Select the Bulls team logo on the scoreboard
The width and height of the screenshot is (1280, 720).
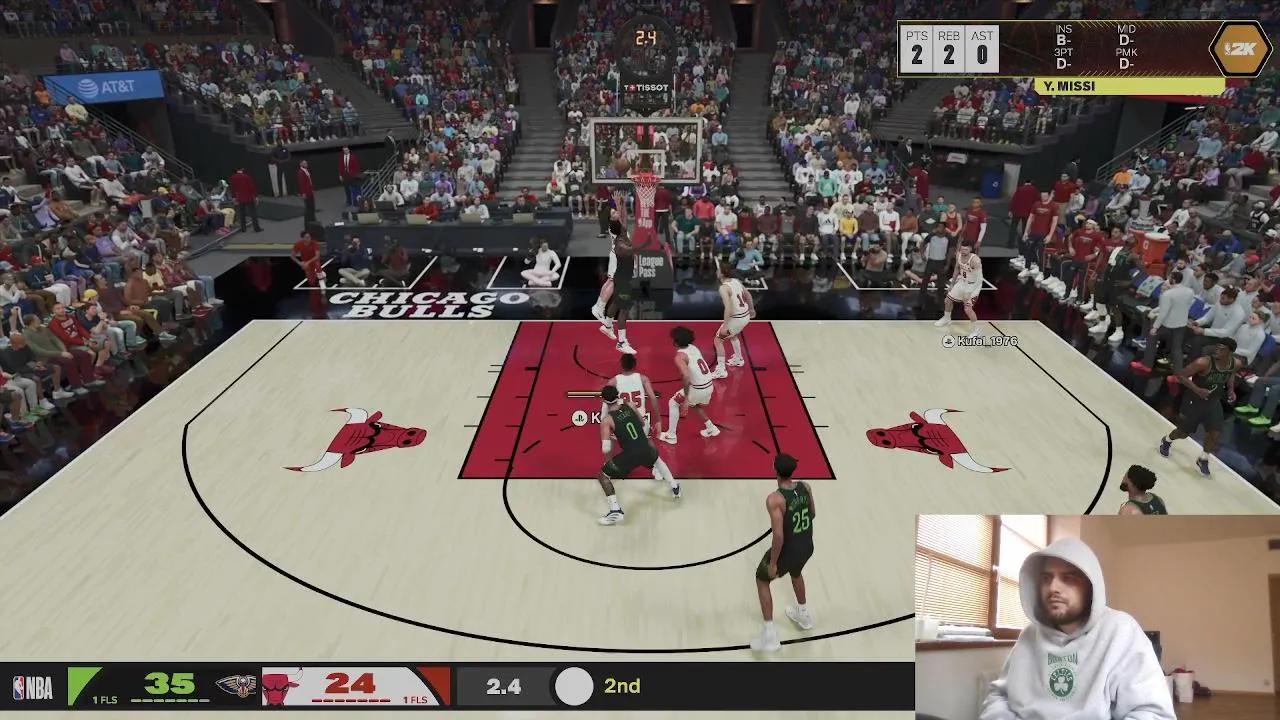point(281,687)
